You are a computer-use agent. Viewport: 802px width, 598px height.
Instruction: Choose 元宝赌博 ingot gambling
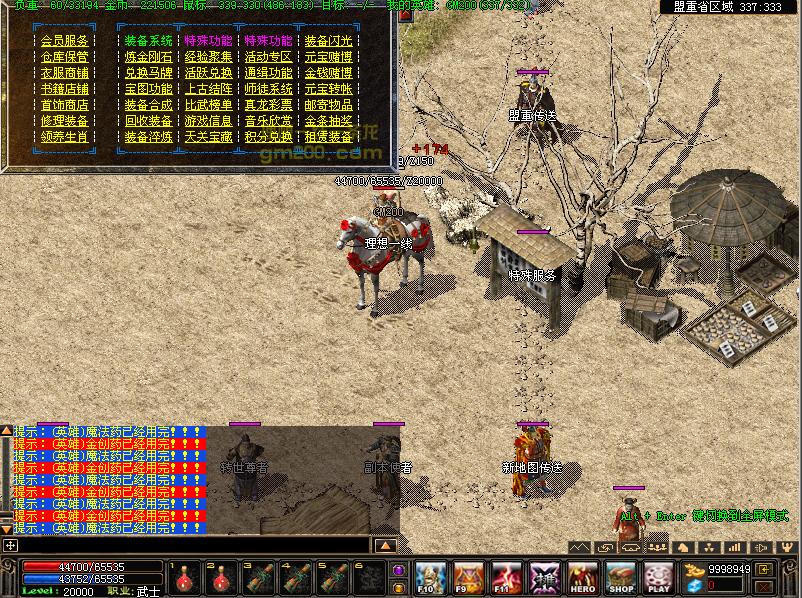pos(328,57)
